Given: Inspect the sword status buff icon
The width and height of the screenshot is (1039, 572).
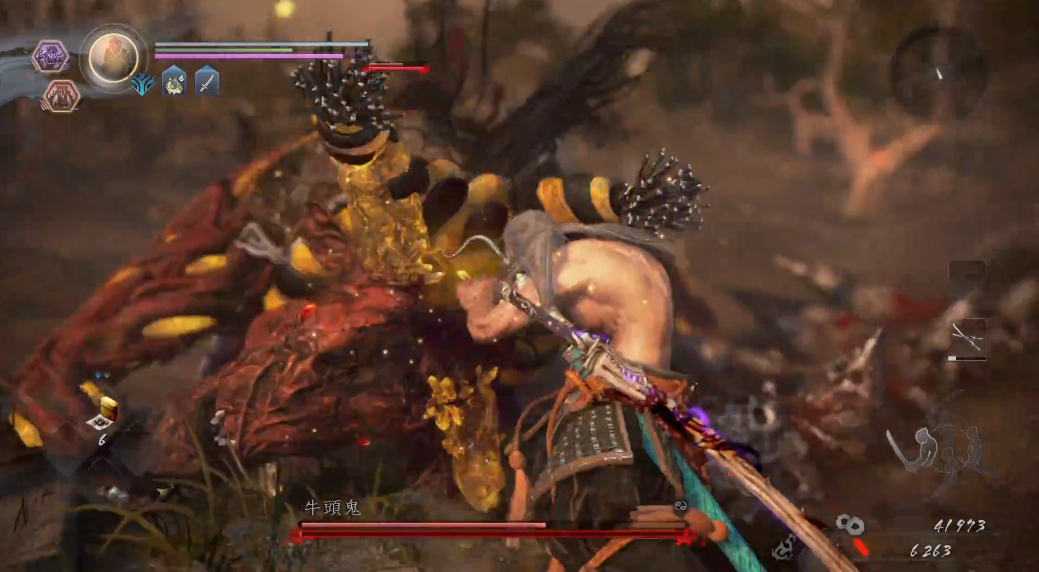Looking at the screenshot, I should click(x=206, y=81).
